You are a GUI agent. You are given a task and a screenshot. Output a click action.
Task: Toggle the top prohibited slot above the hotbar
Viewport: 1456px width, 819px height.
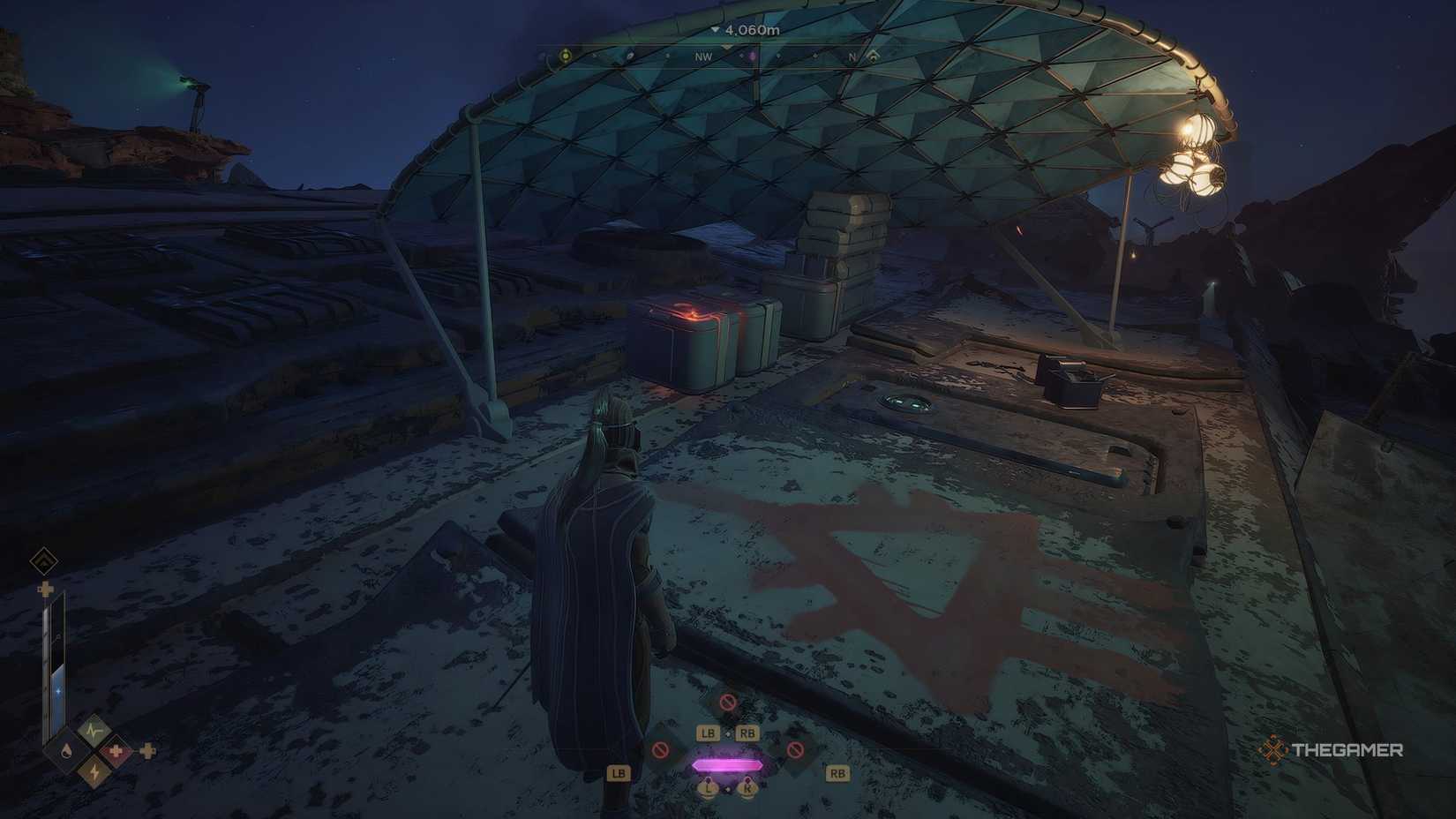click(727, 703)
